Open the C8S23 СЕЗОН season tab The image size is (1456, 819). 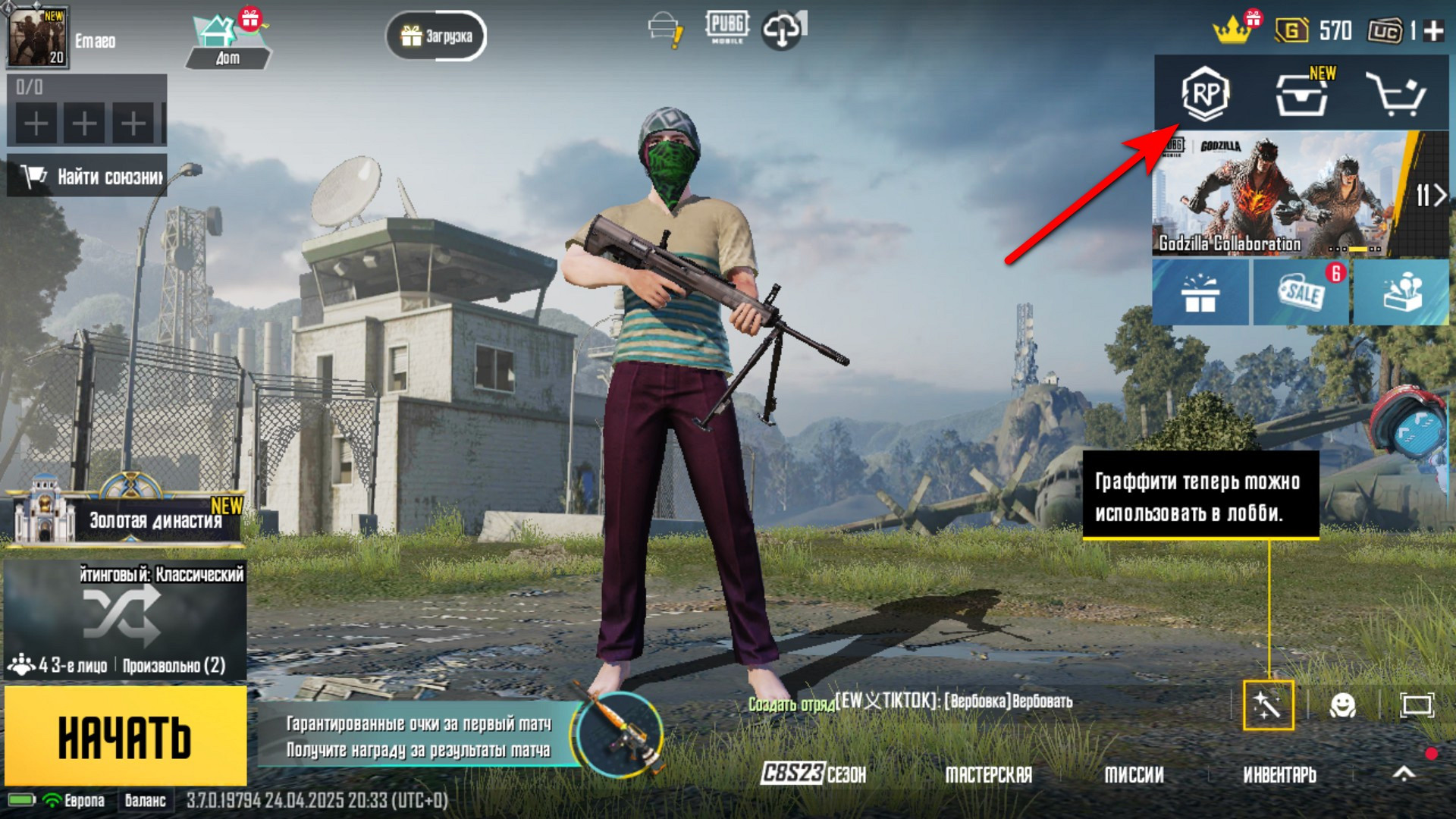tap(814, 774)
